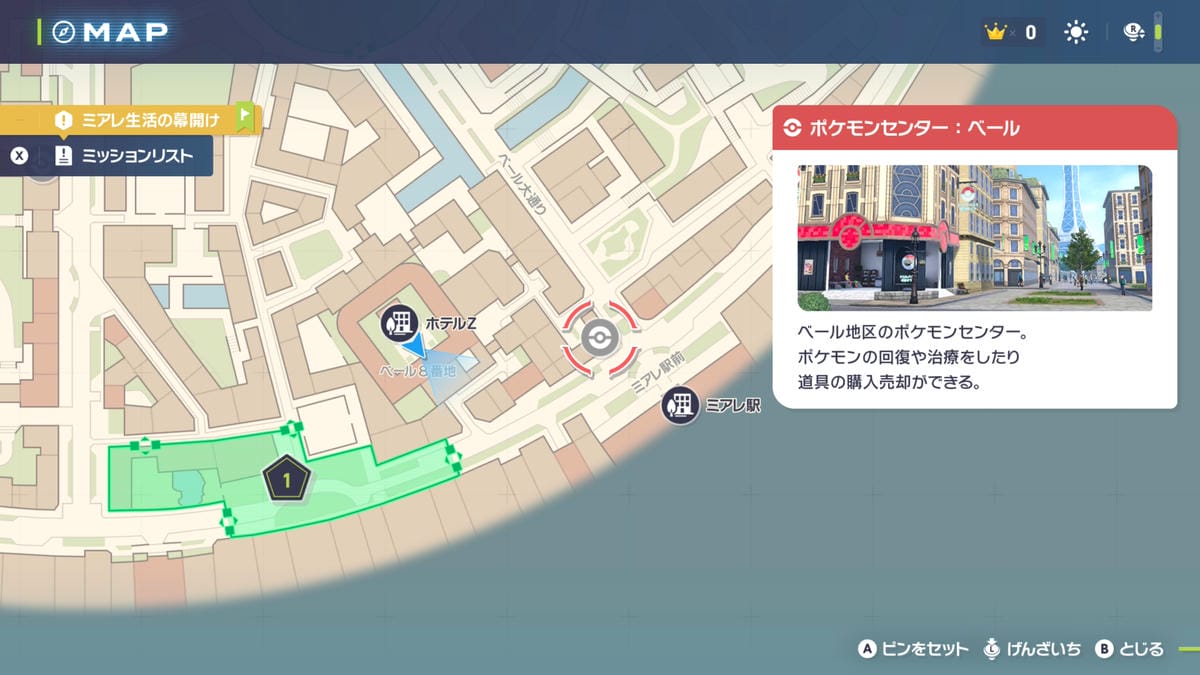Toggle the sun time-of-day icon
Viewport: 1200px width, 675px height.
pyautogui.click(x=1076, y=33)
